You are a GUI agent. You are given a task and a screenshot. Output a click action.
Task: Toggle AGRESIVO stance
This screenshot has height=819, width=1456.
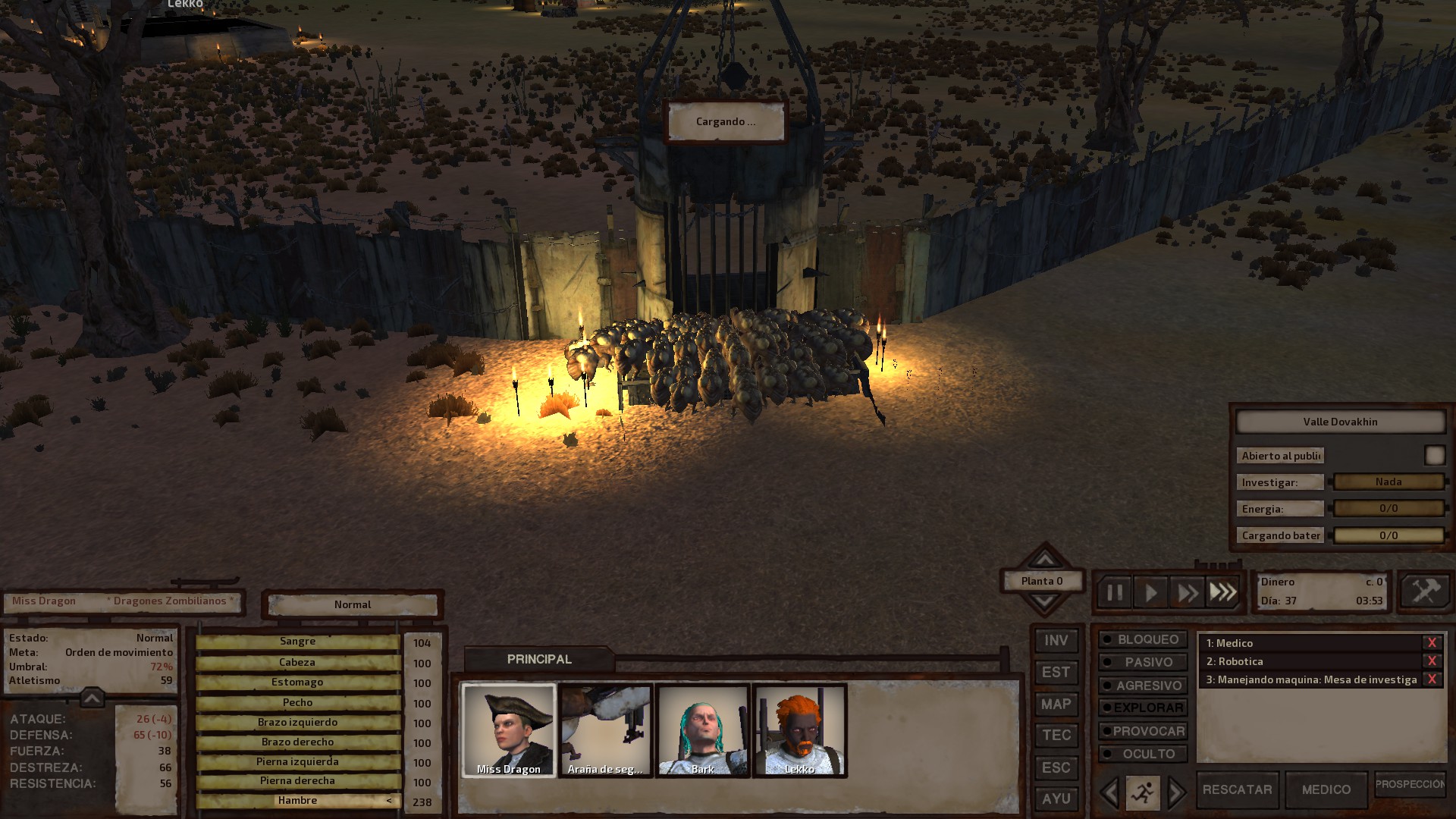coord(1142,686)
